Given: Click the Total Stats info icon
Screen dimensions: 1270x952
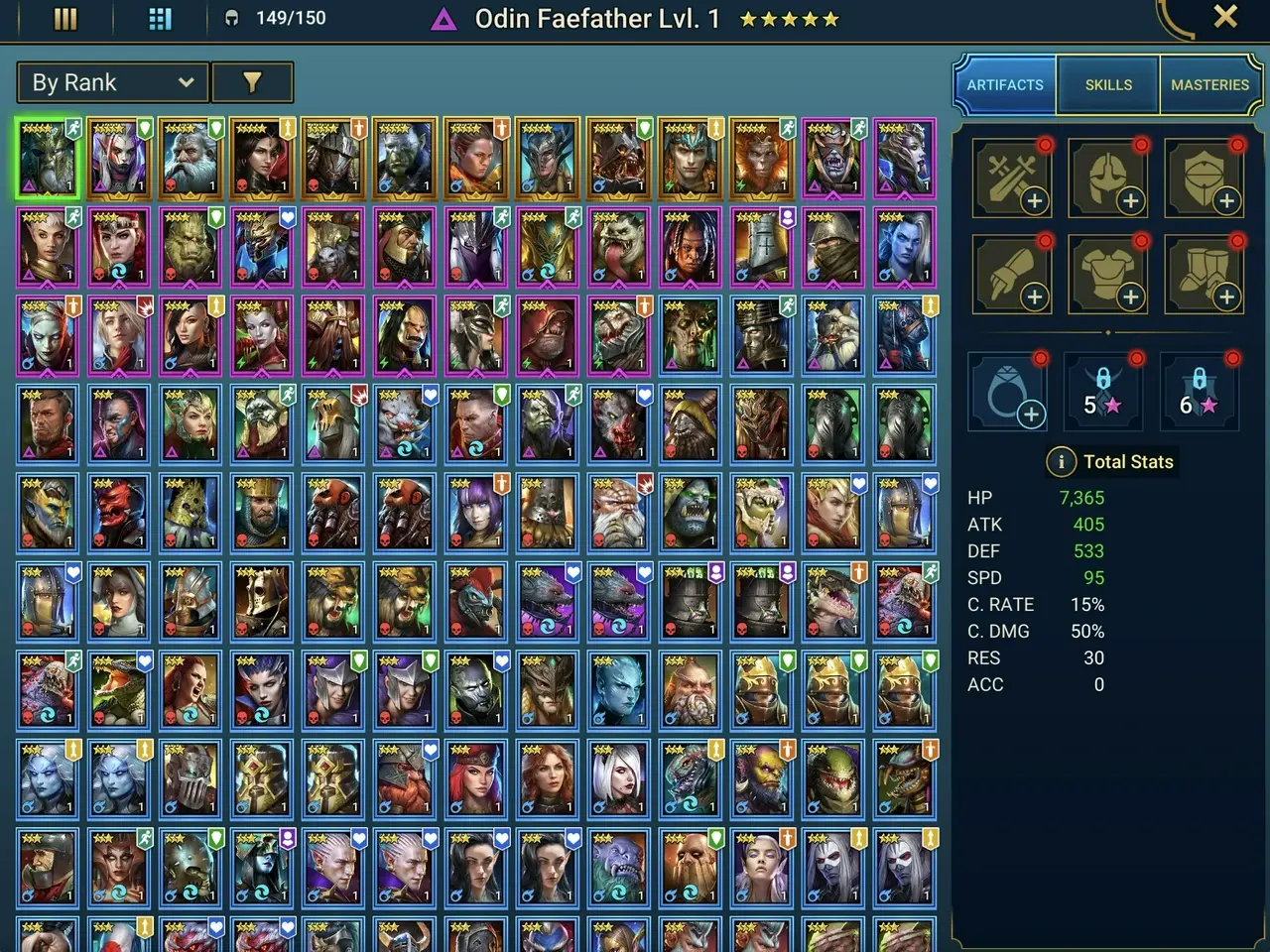Looking at the screenshot, I should 1062,461.
